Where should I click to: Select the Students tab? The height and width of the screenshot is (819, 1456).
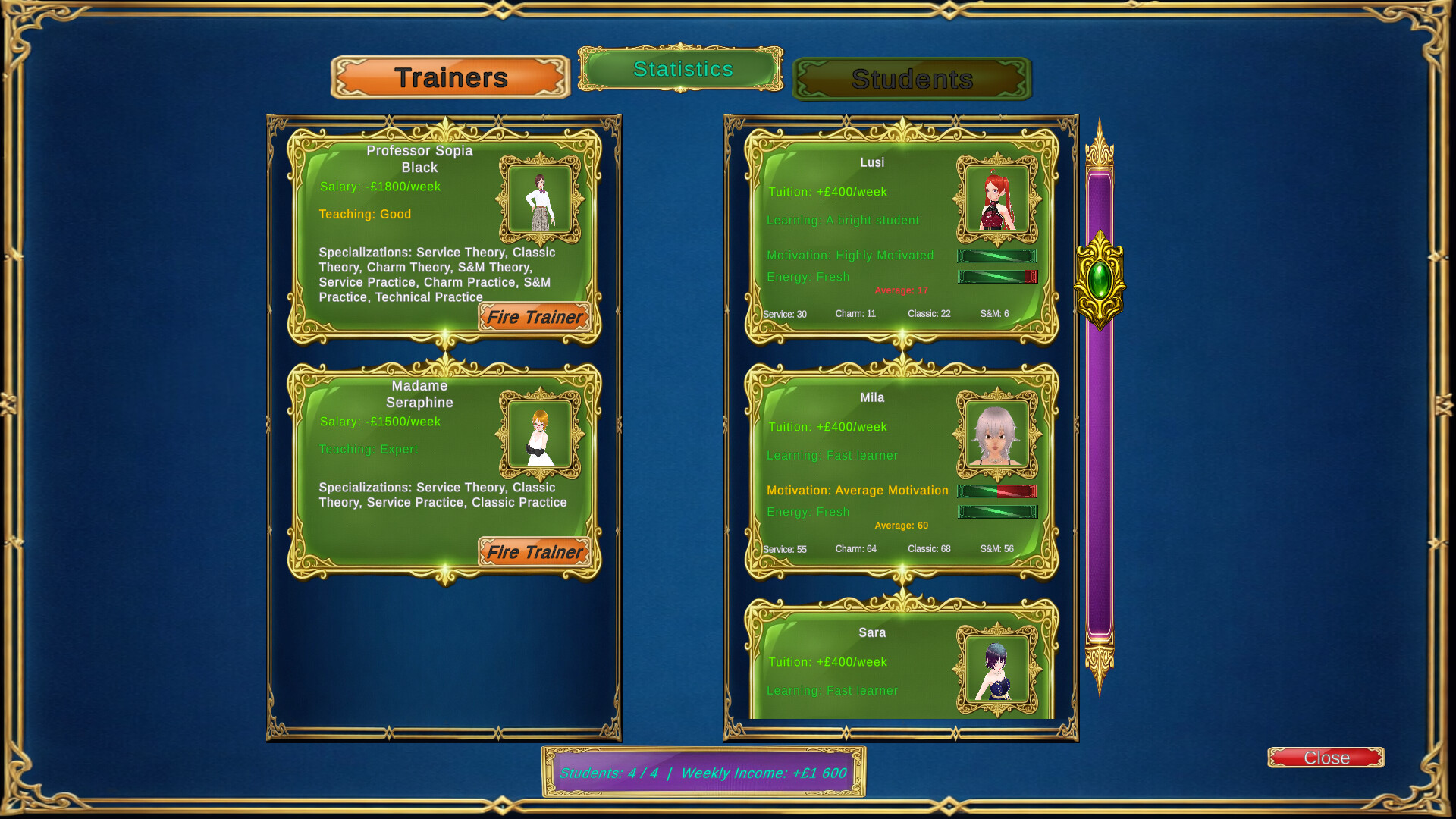[912, 79]
